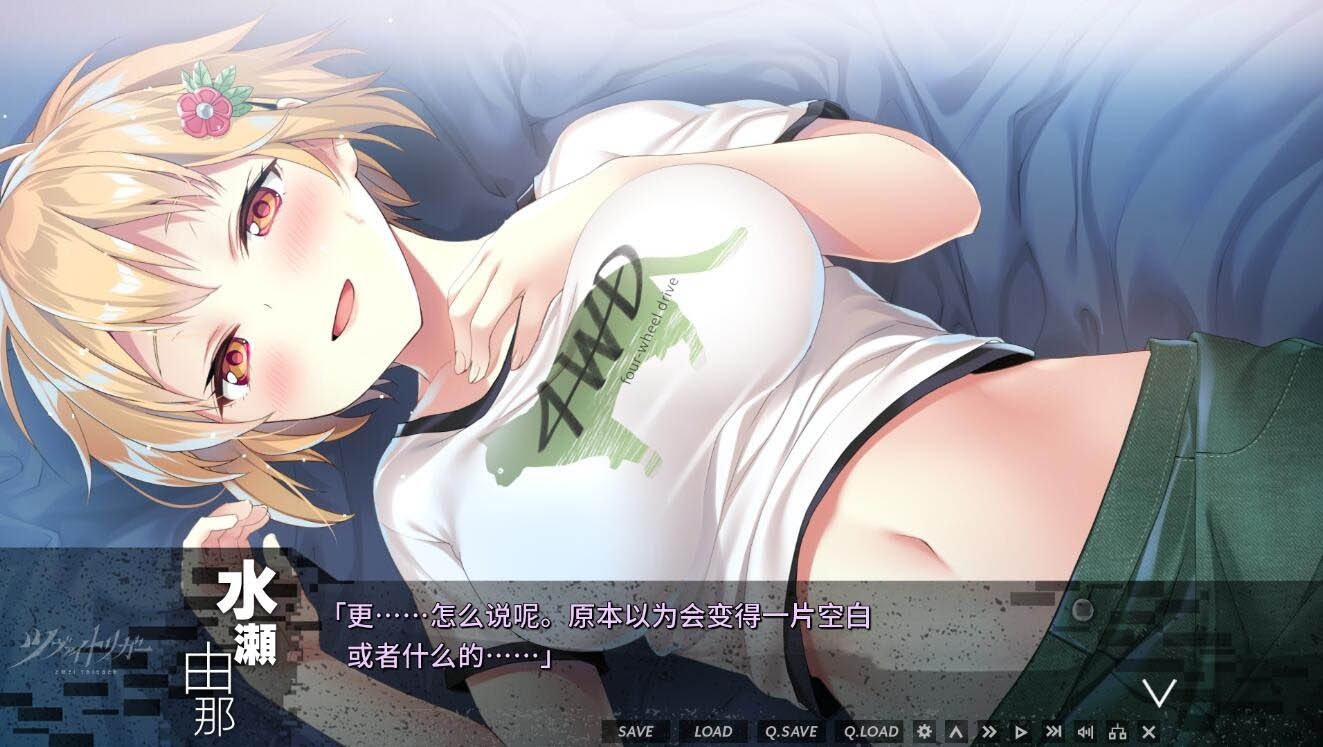Replay the voice with the speaker icon

pos(1085,731)
